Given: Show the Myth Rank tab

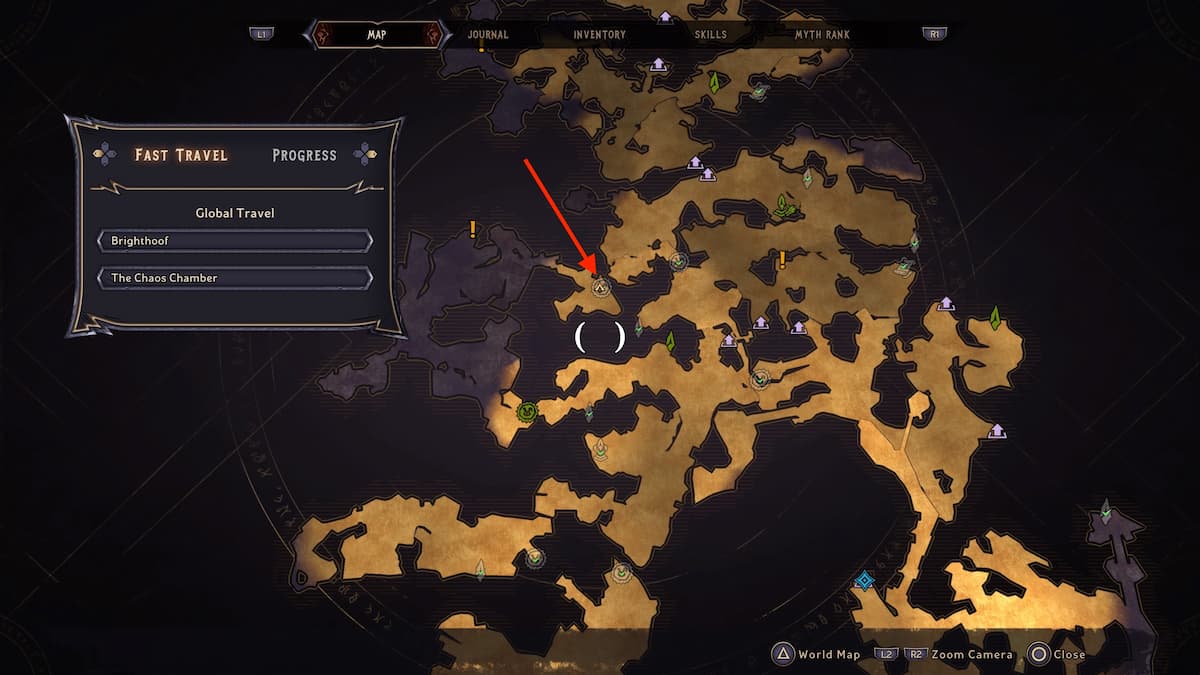Looking at the screenshot, I should tap(822, 34).
